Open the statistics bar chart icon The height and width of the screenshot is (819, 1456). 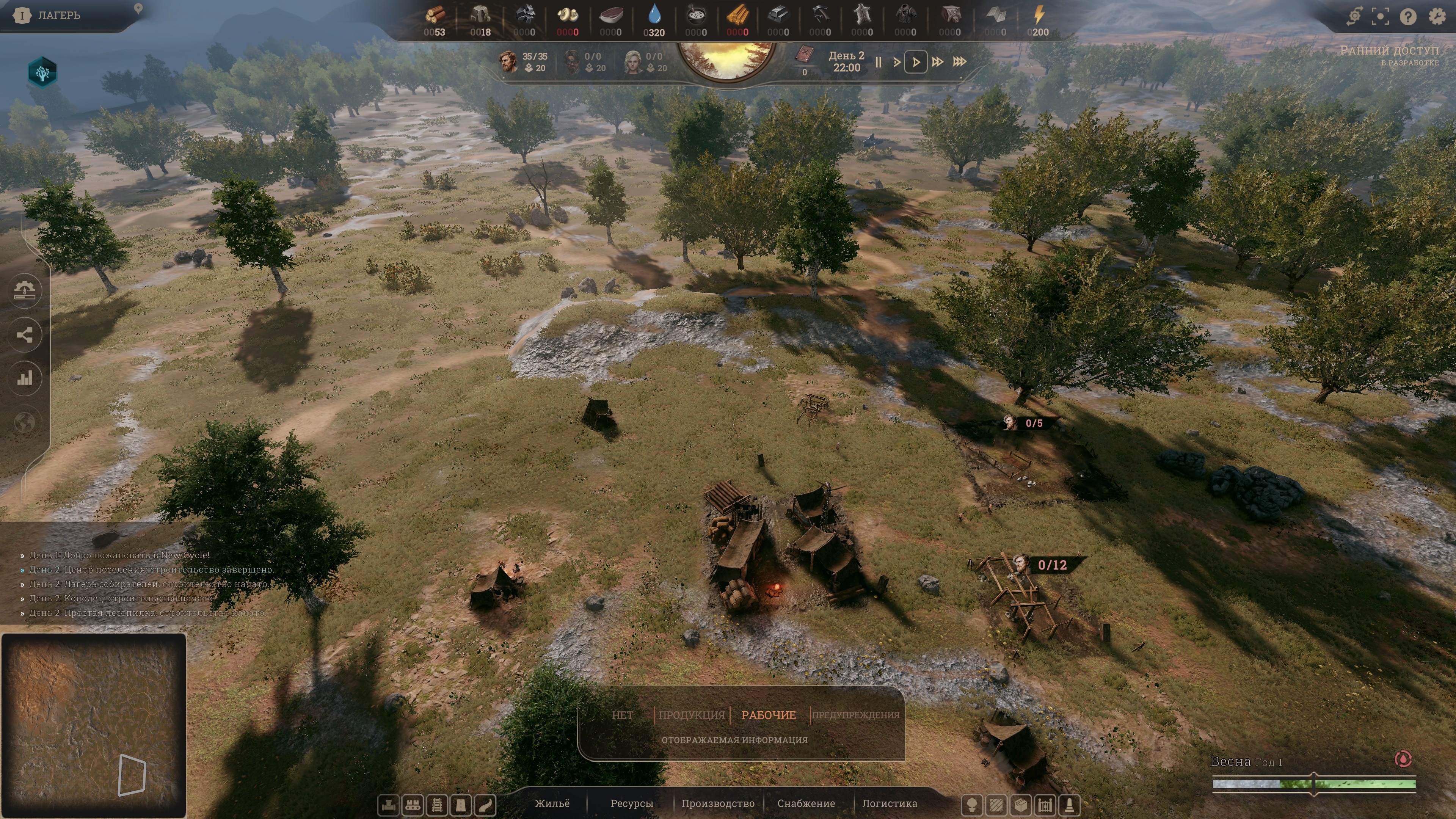(25, 378)
